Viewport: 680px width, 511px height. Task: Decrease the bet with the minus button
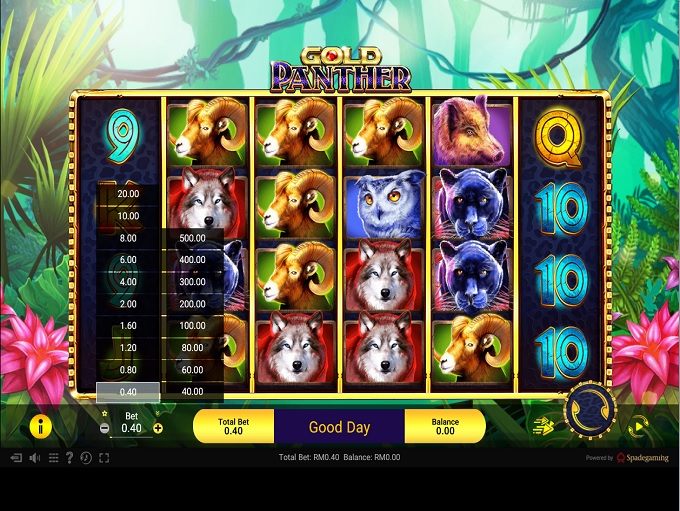coord(105,428)
